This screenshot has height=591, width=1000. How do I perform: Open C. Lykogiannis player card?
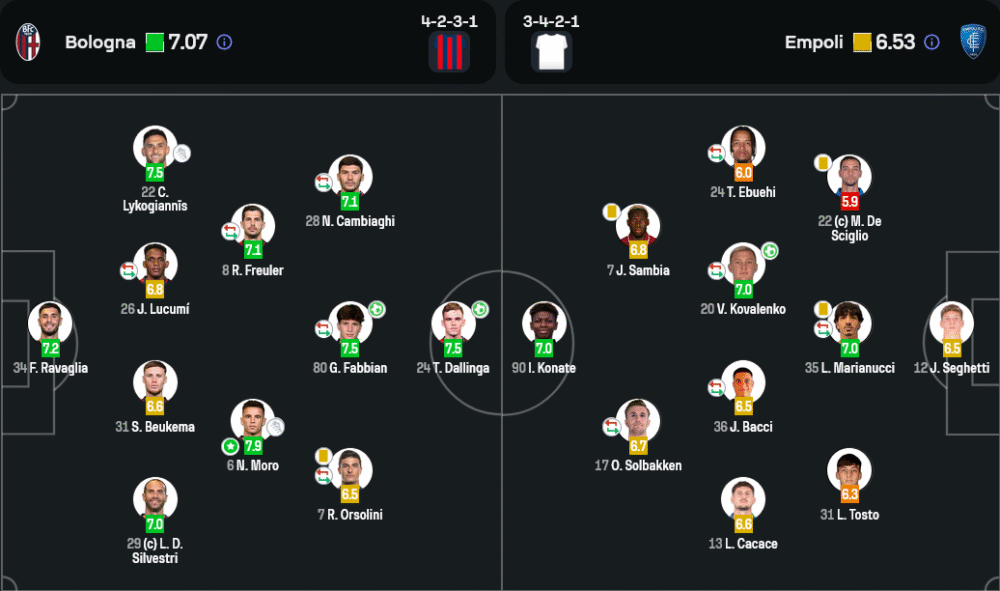[x=155, y=148]
